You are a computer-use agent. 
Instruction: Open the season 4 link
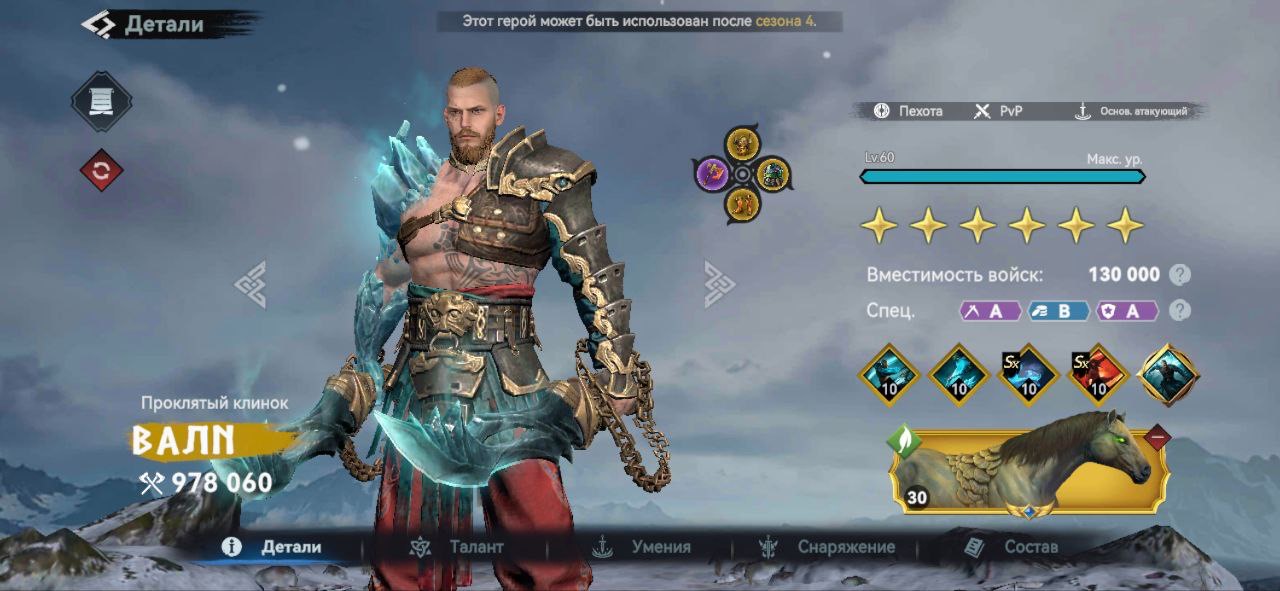click(784, 21)
